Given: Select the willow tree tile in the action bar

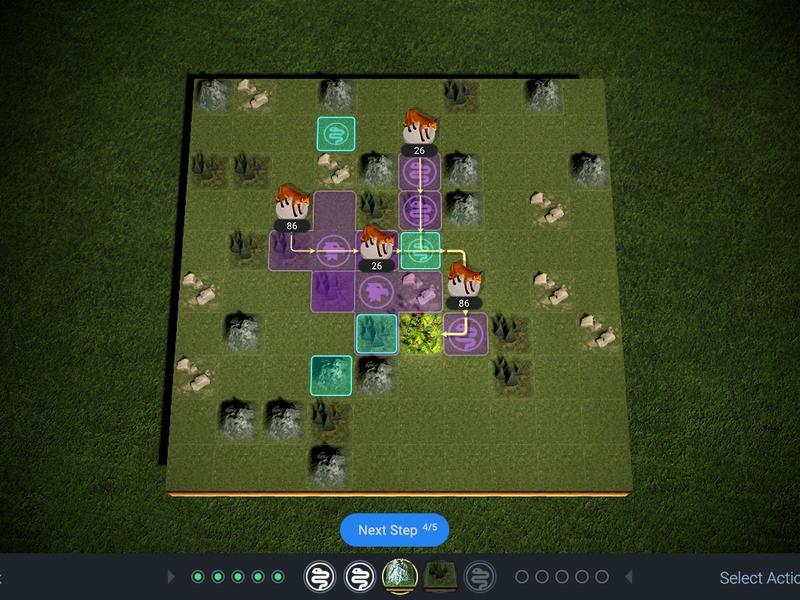Looking at the screenshot, I should [x=400, y=576].
